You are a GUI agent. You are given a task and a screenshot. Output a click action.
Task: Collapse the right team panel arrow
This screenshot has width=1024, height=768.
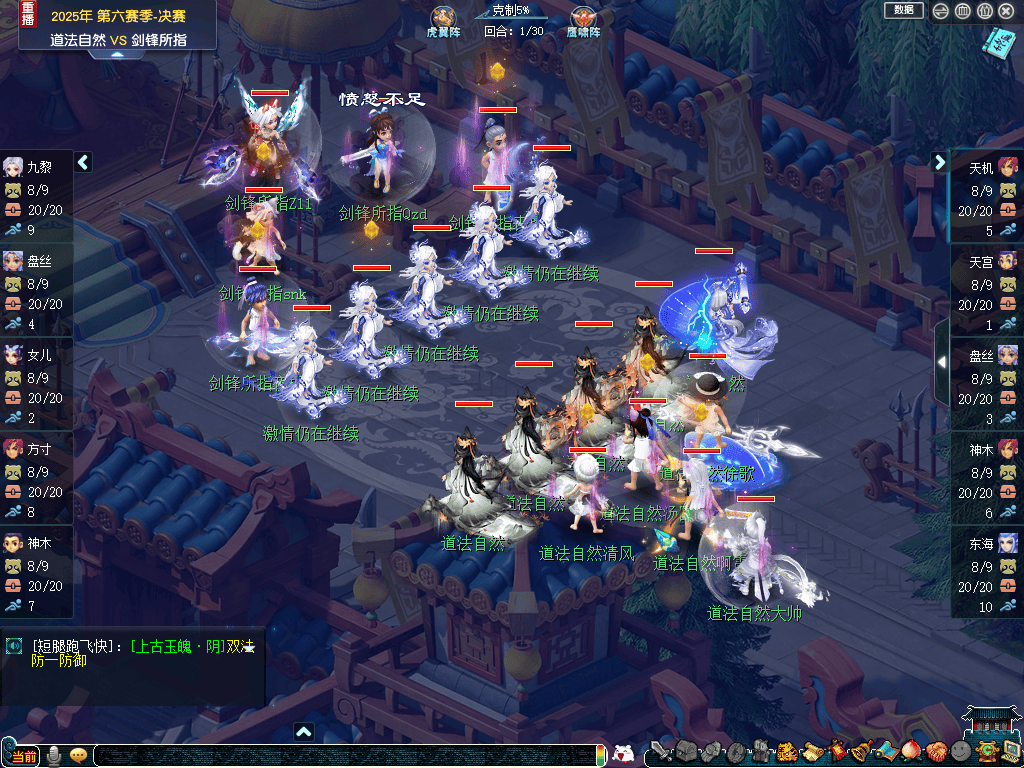(x=940, y=162)
